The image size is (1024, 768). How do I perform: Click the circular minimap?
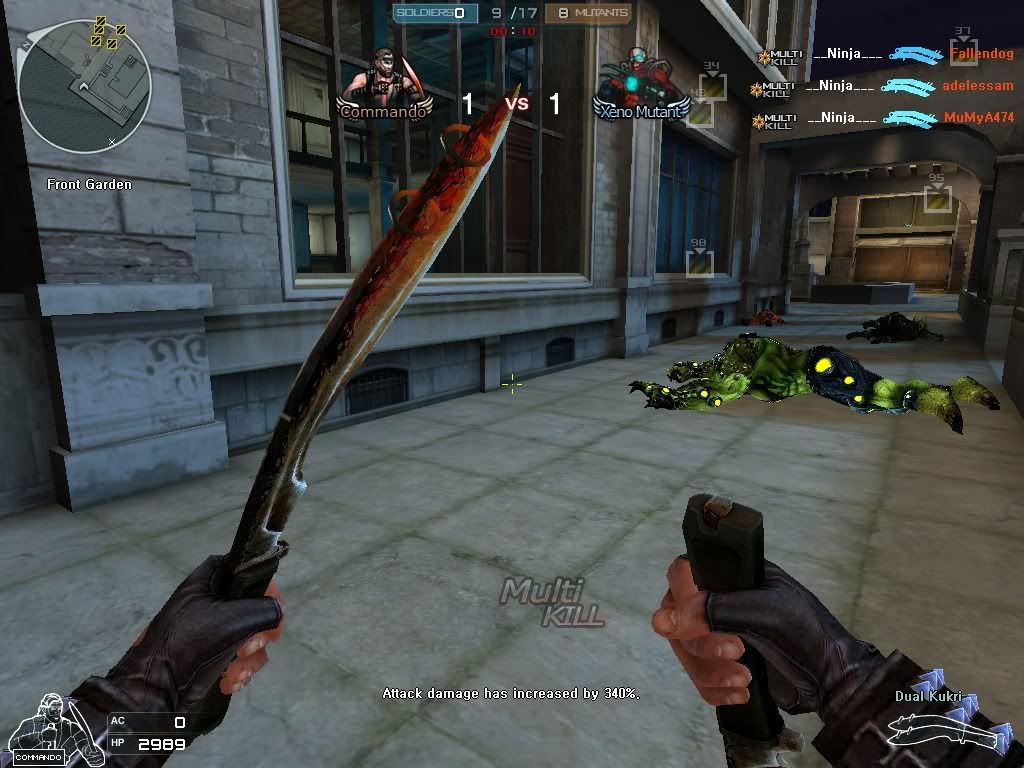[84, 86]
